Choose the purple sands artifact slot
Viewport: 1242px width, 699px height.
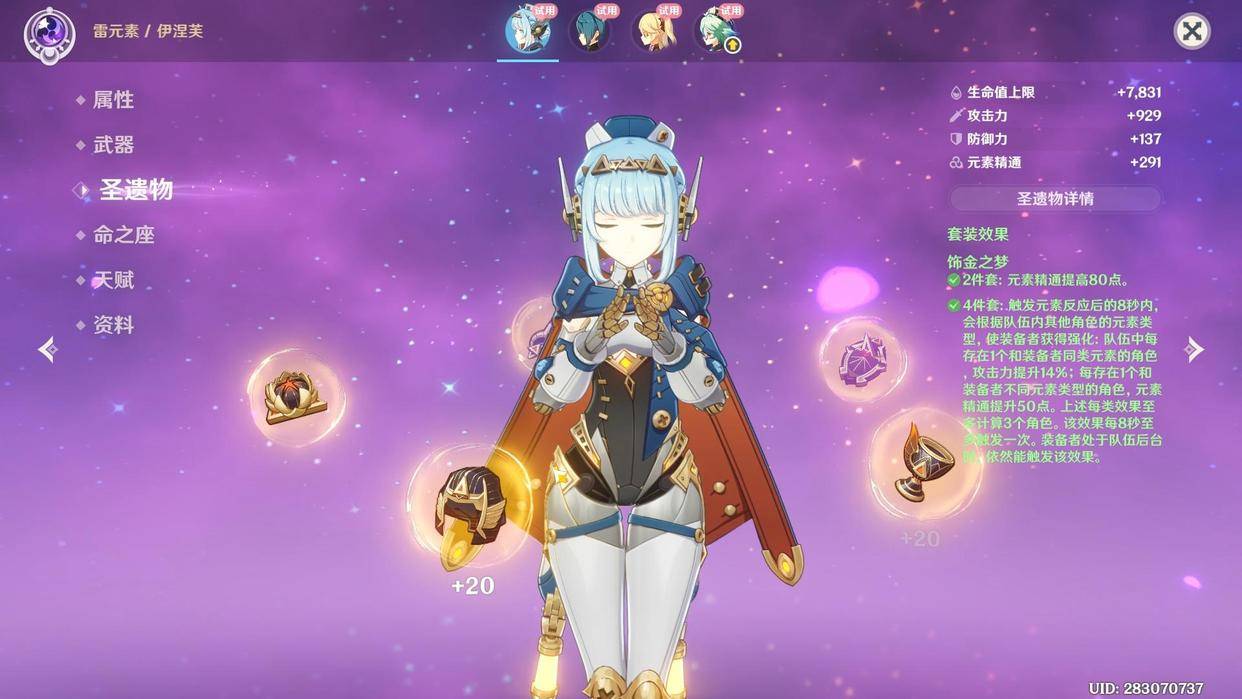click(860, 358)
